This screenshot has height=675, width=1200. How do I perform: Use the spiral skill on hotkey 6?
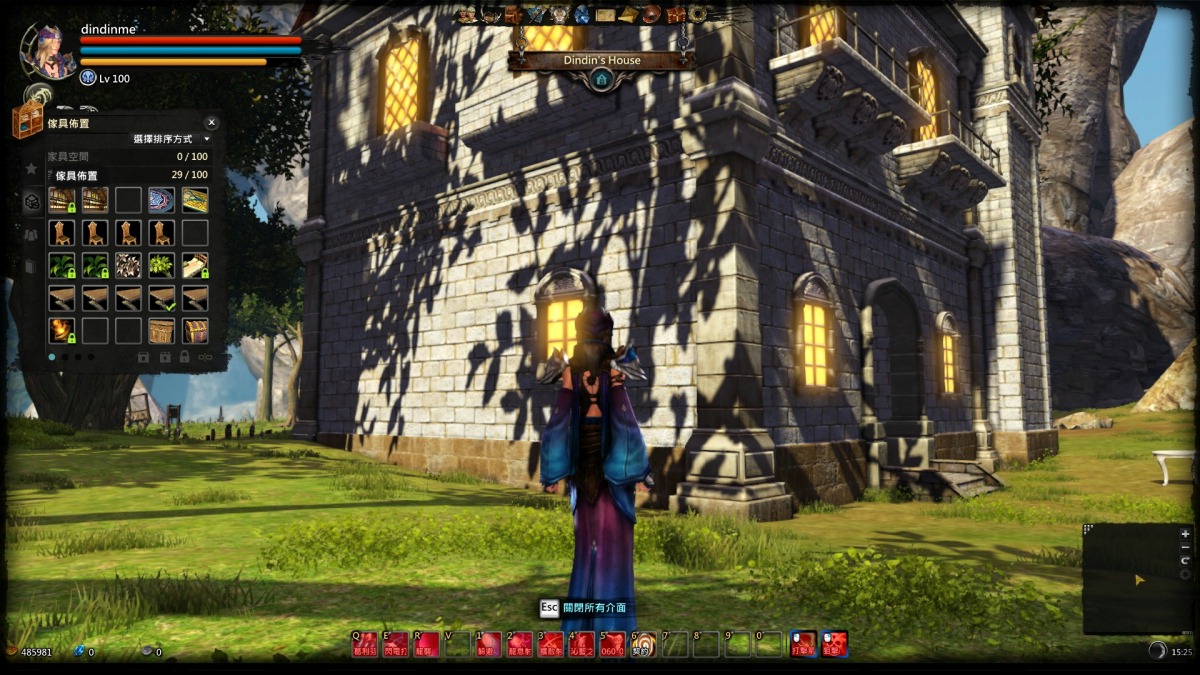click(645, 645)
